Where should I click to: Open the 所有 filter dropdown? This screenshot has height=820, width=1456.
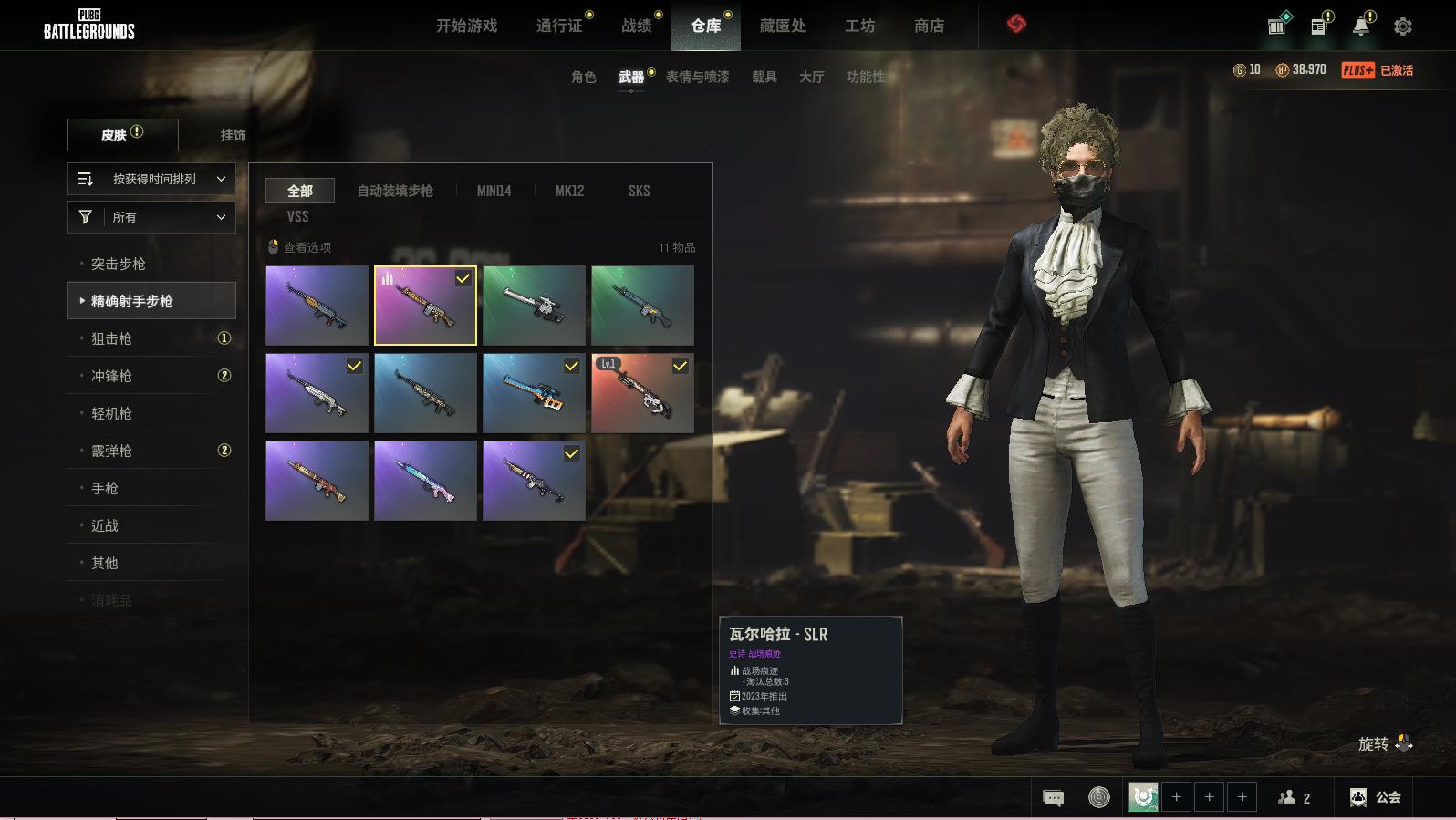pos(151,217)
